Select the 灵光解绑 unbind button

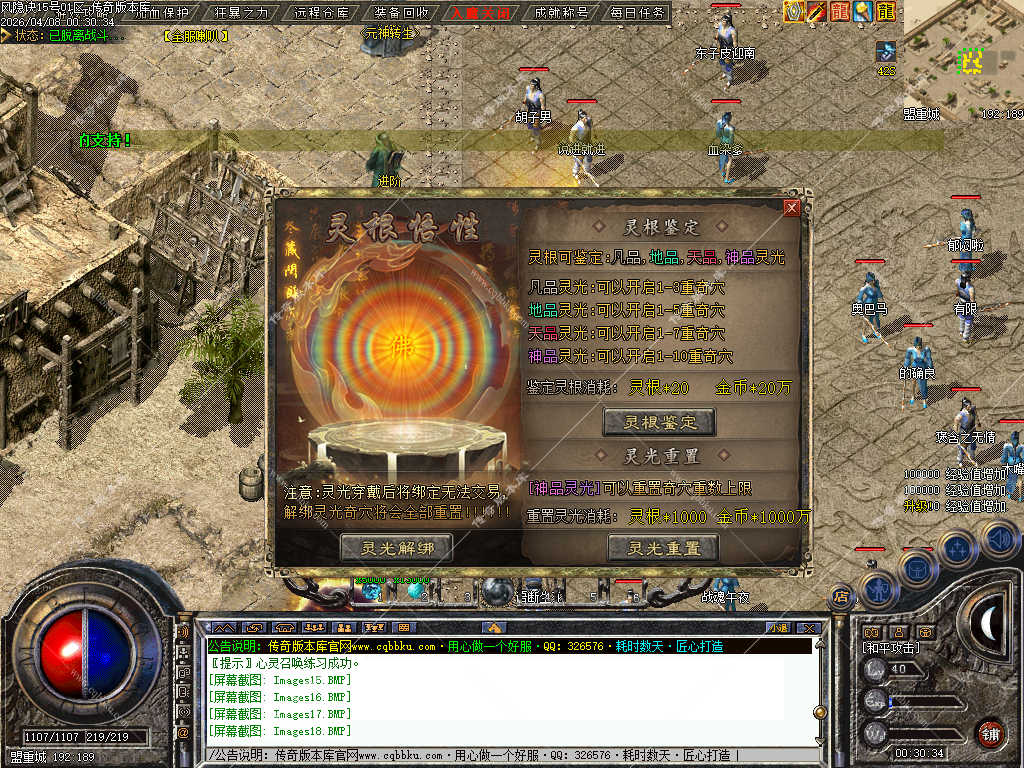[396, 547]
